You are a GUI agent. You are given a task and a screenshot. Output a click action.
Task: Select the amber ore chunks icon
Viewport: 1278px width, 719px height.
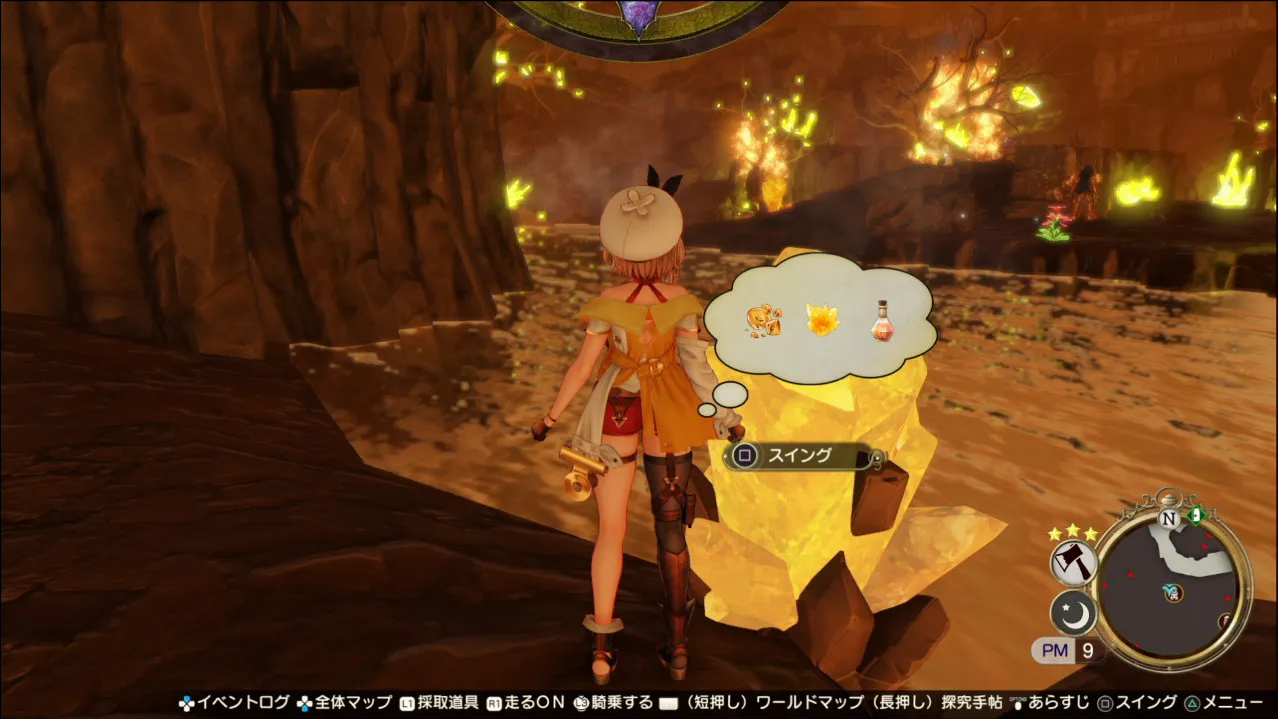(763, 320)
